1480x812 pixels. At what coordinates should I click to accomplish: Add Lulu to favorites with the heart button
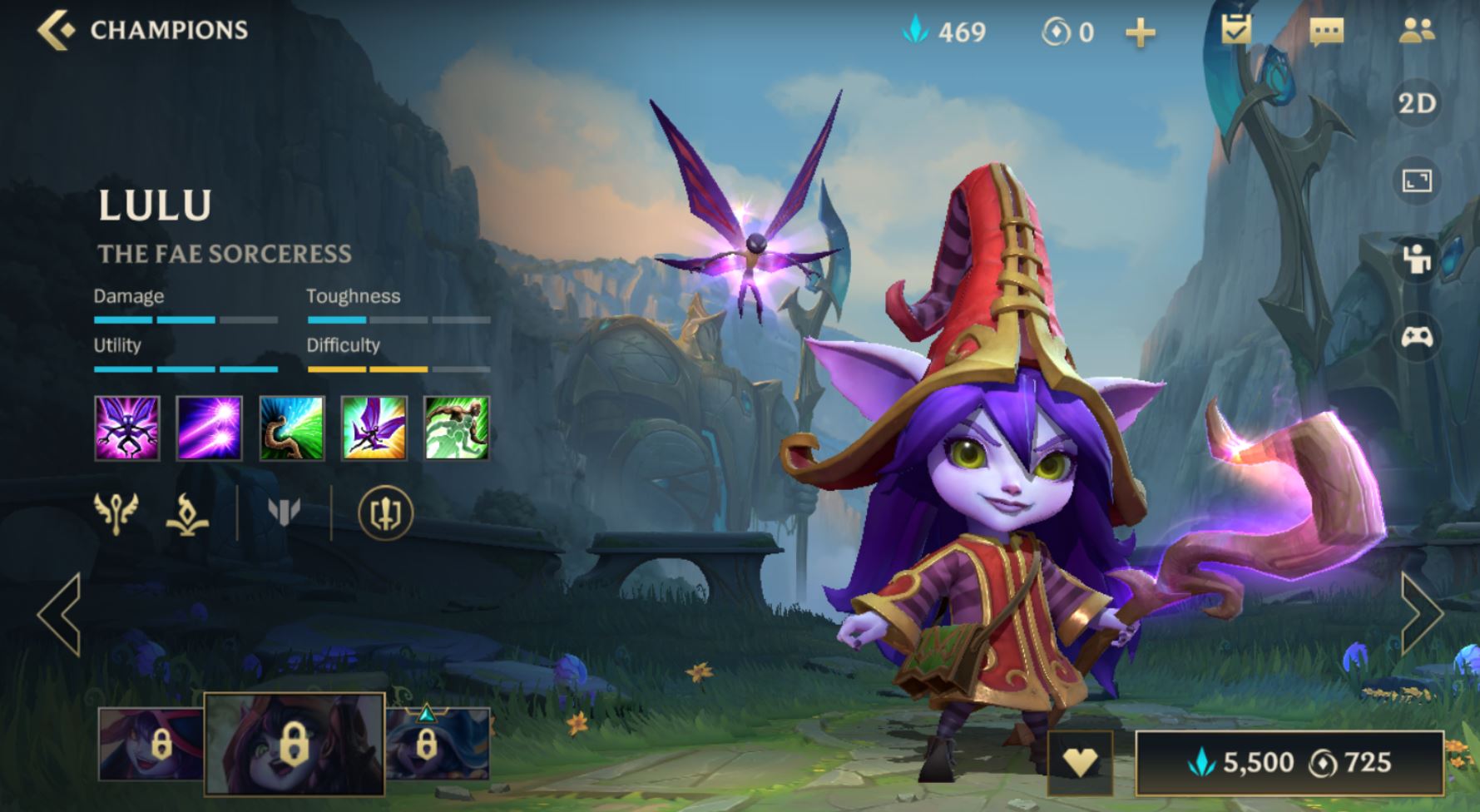tap(1079, 761)
